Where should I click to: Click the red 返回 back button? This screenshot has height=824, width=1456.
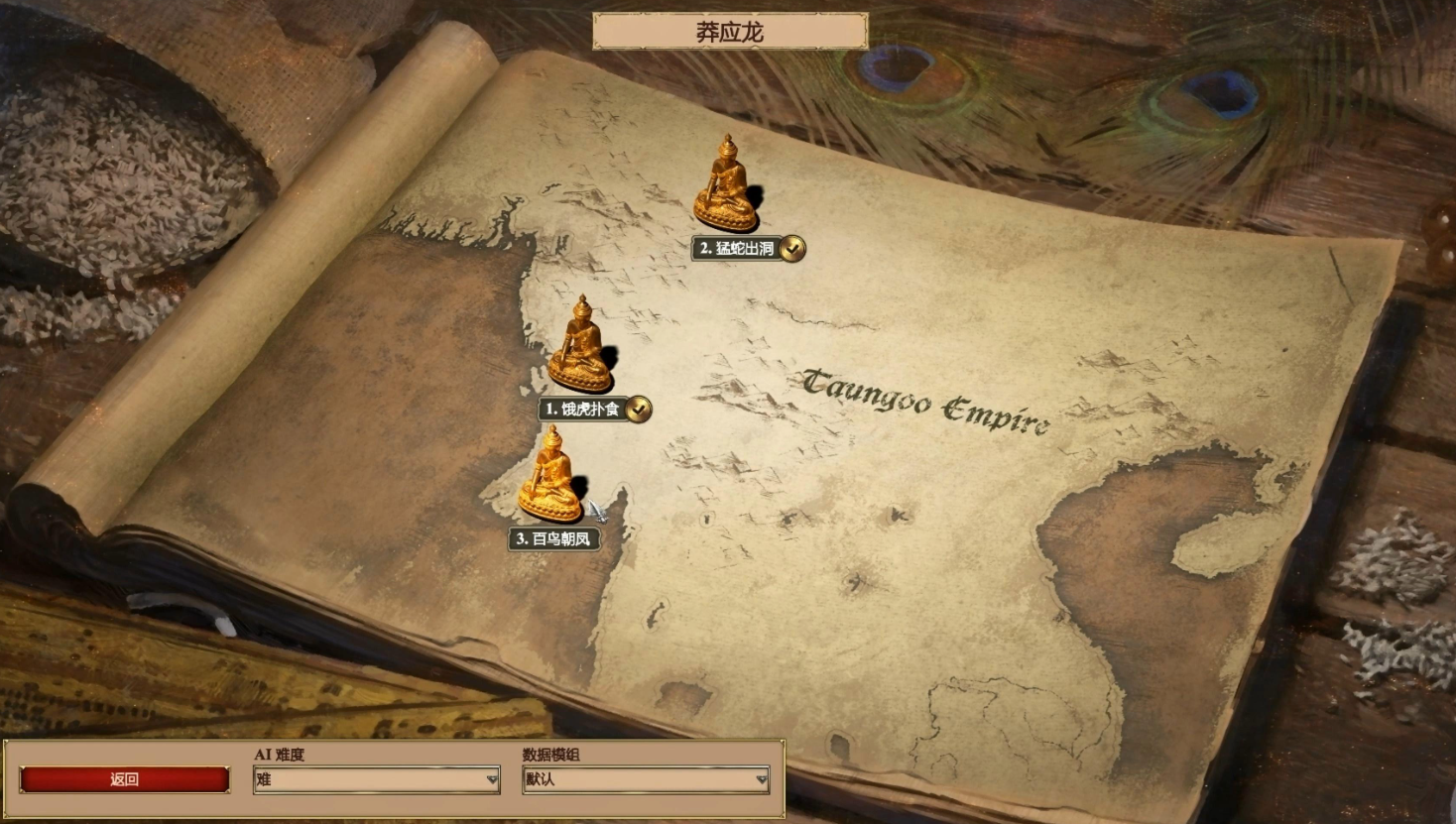pos(124,779)
